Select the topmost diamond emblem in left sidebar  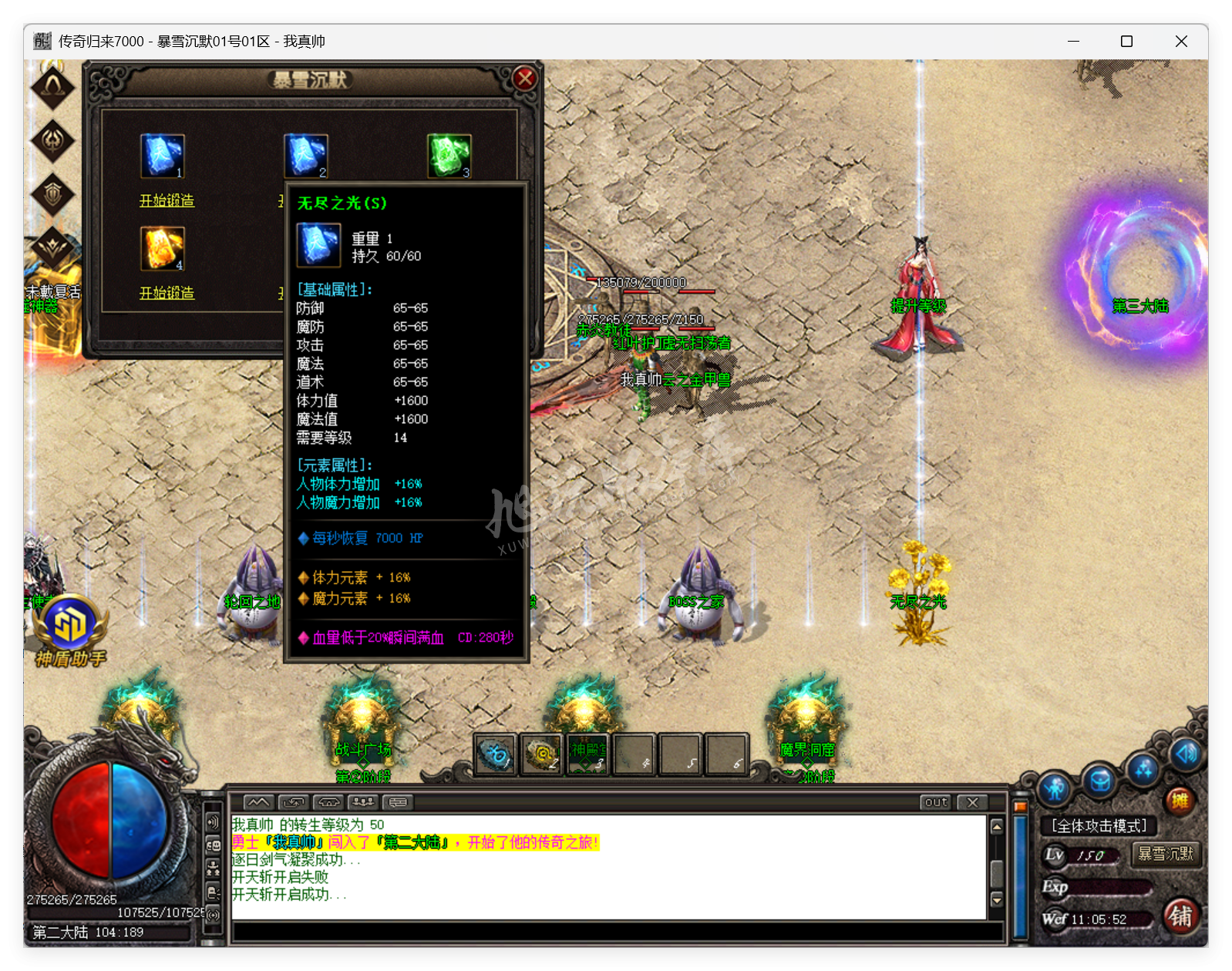53,86
